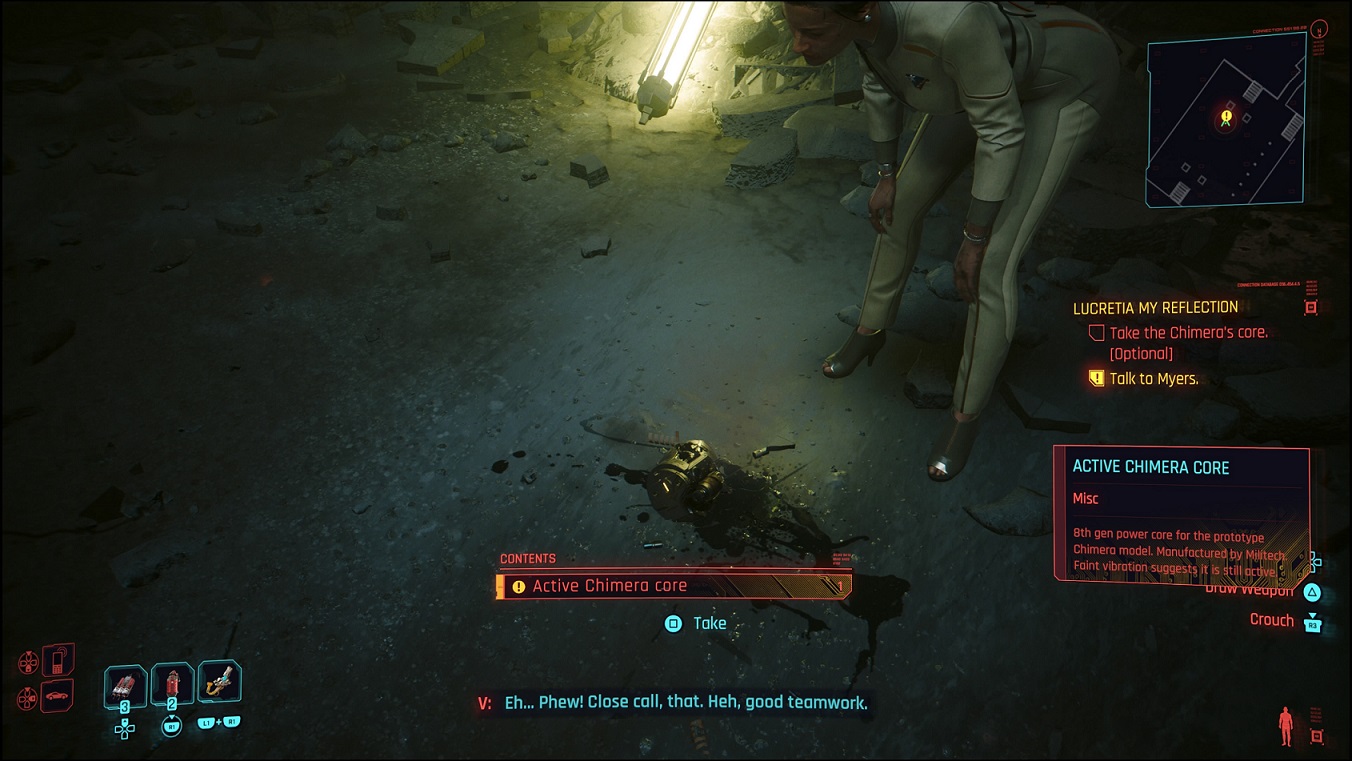
Task: Open the phone icon
Action: tap(58, 660)
